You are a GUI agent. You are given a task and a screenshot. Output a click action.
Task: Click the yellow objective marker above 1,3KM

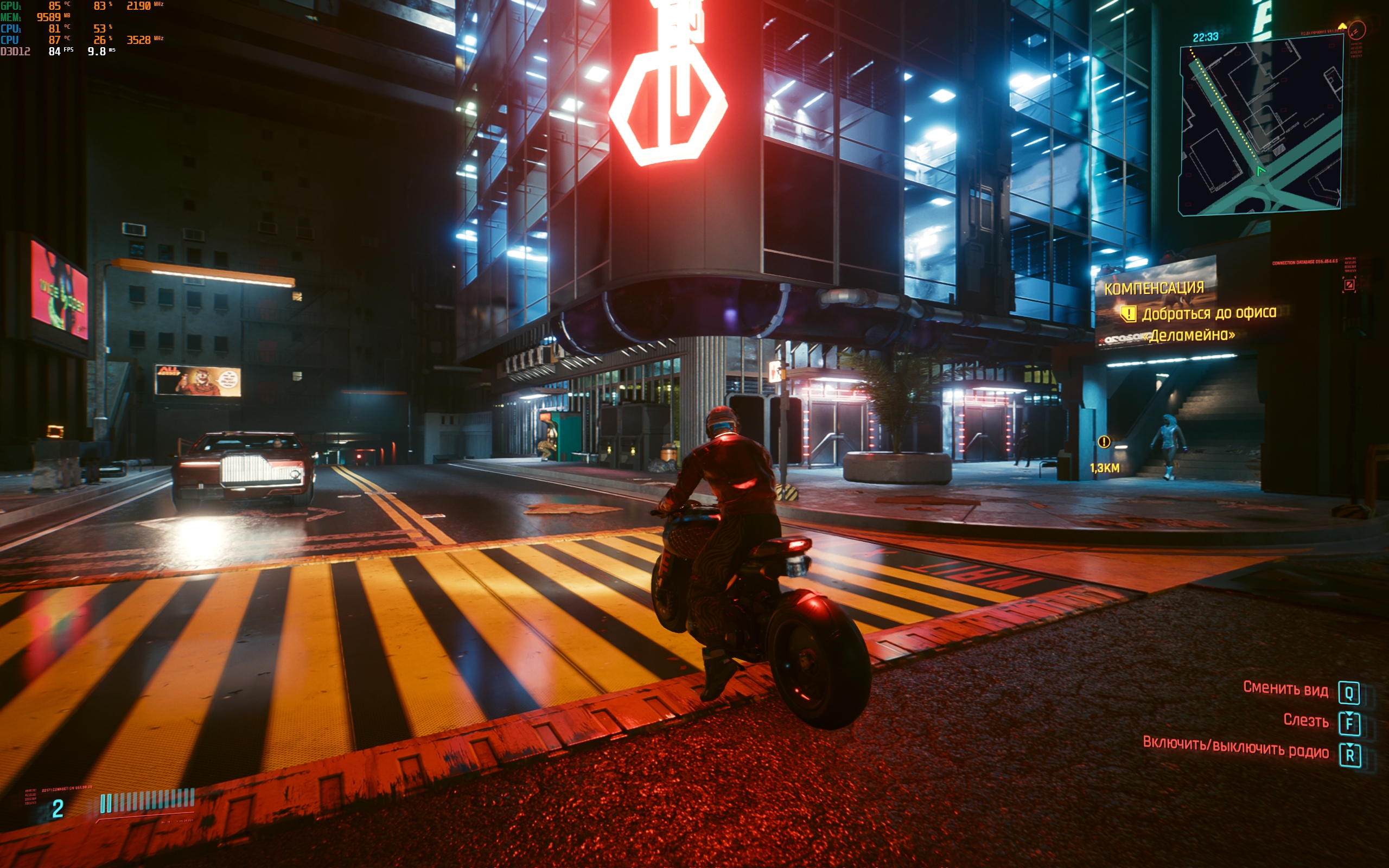[1104, 442]
